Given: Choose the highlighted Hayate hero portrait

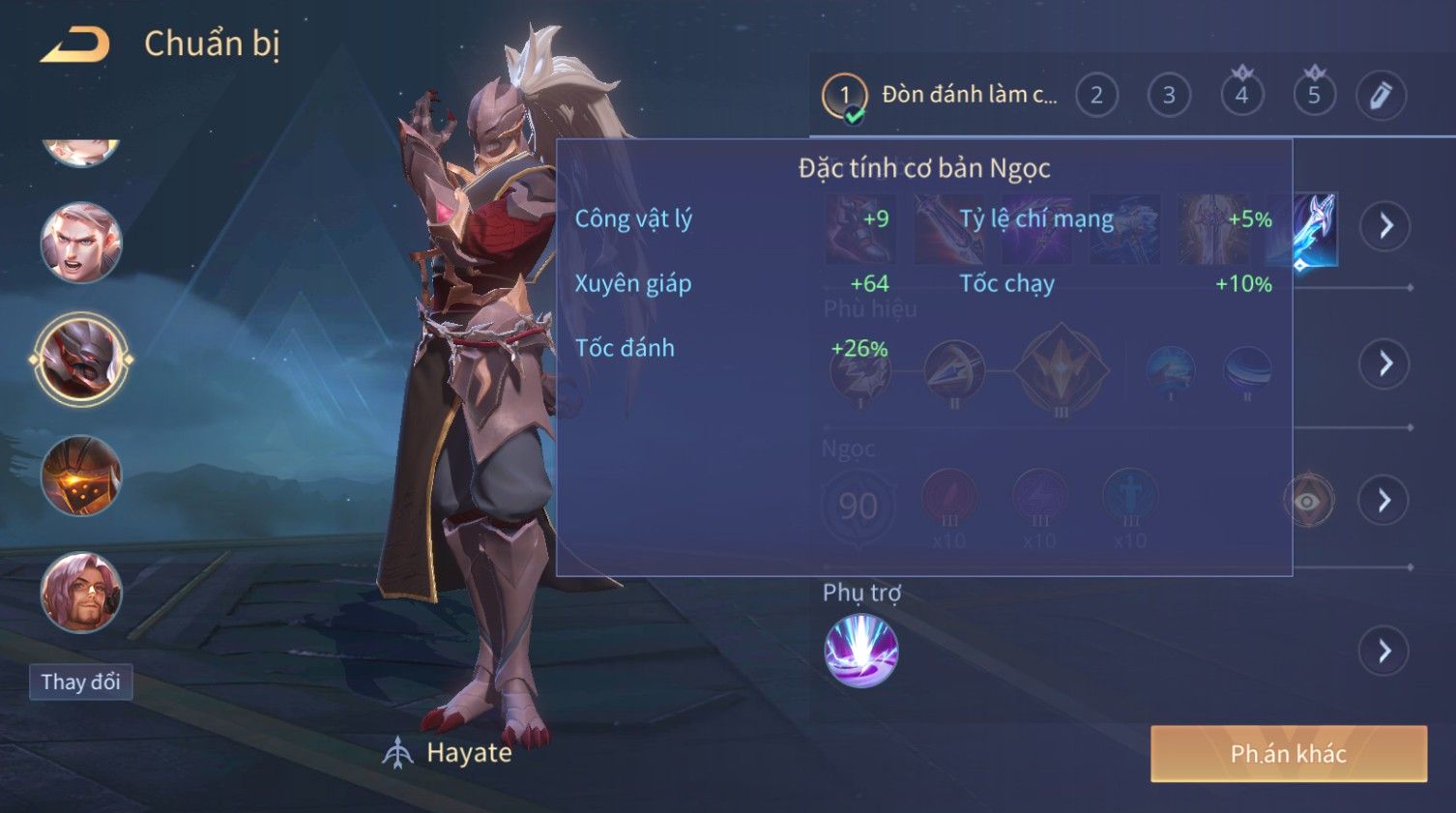Looking at the screenshot, I should coord(81,359).
